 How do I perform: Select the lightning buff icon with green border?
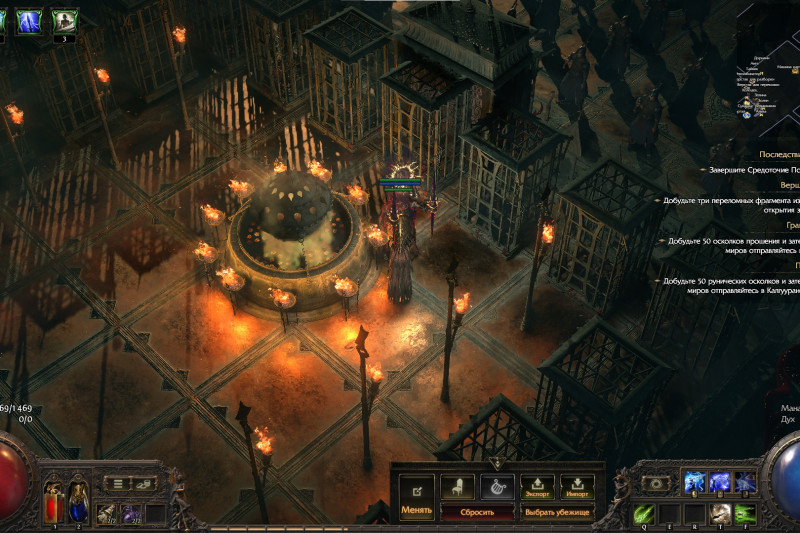click(28, 19)
